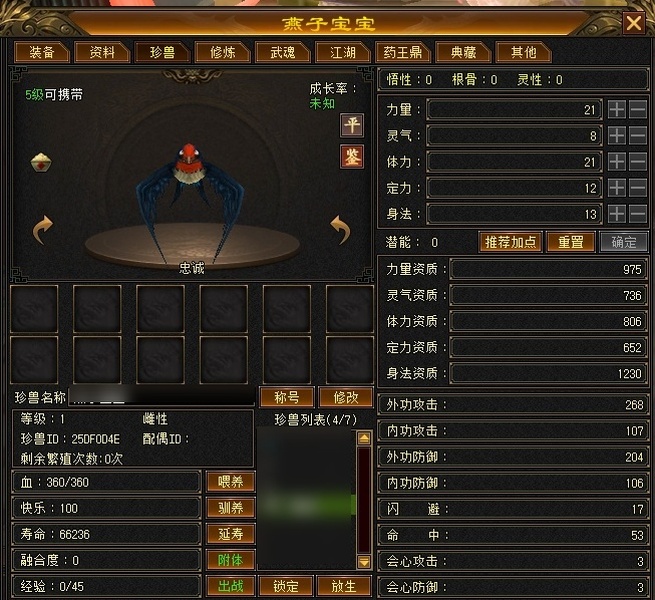
Task: Click the 驯养 button
Action: coord(230,508)
